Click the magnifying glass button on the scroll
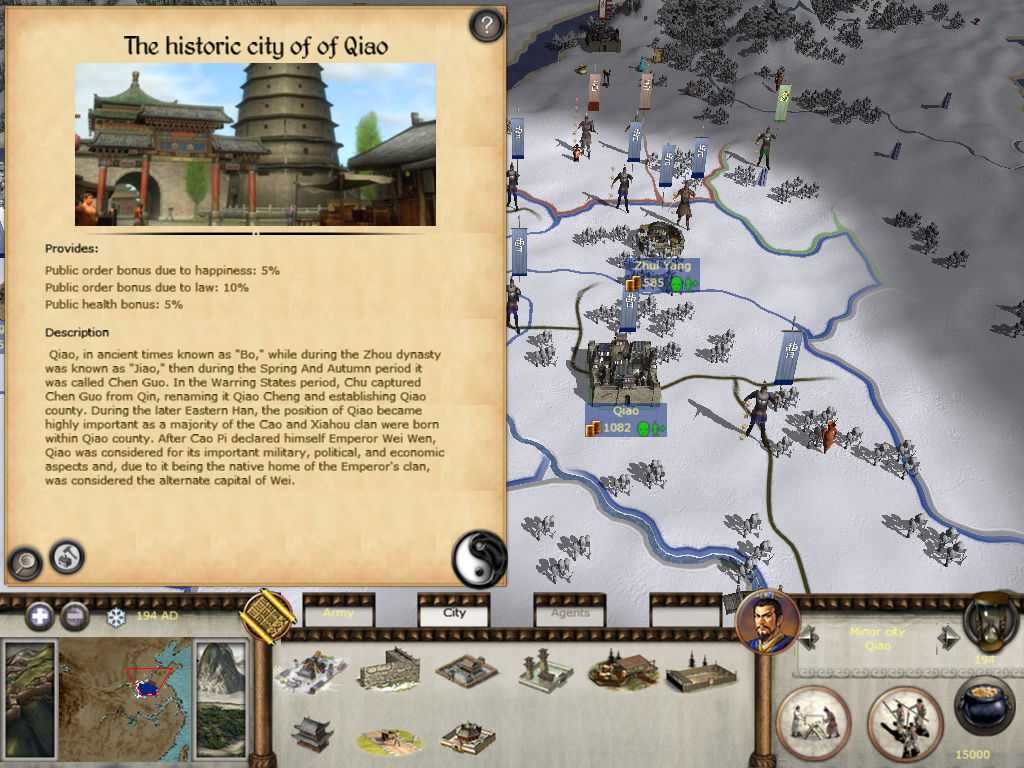 point(24,563)
